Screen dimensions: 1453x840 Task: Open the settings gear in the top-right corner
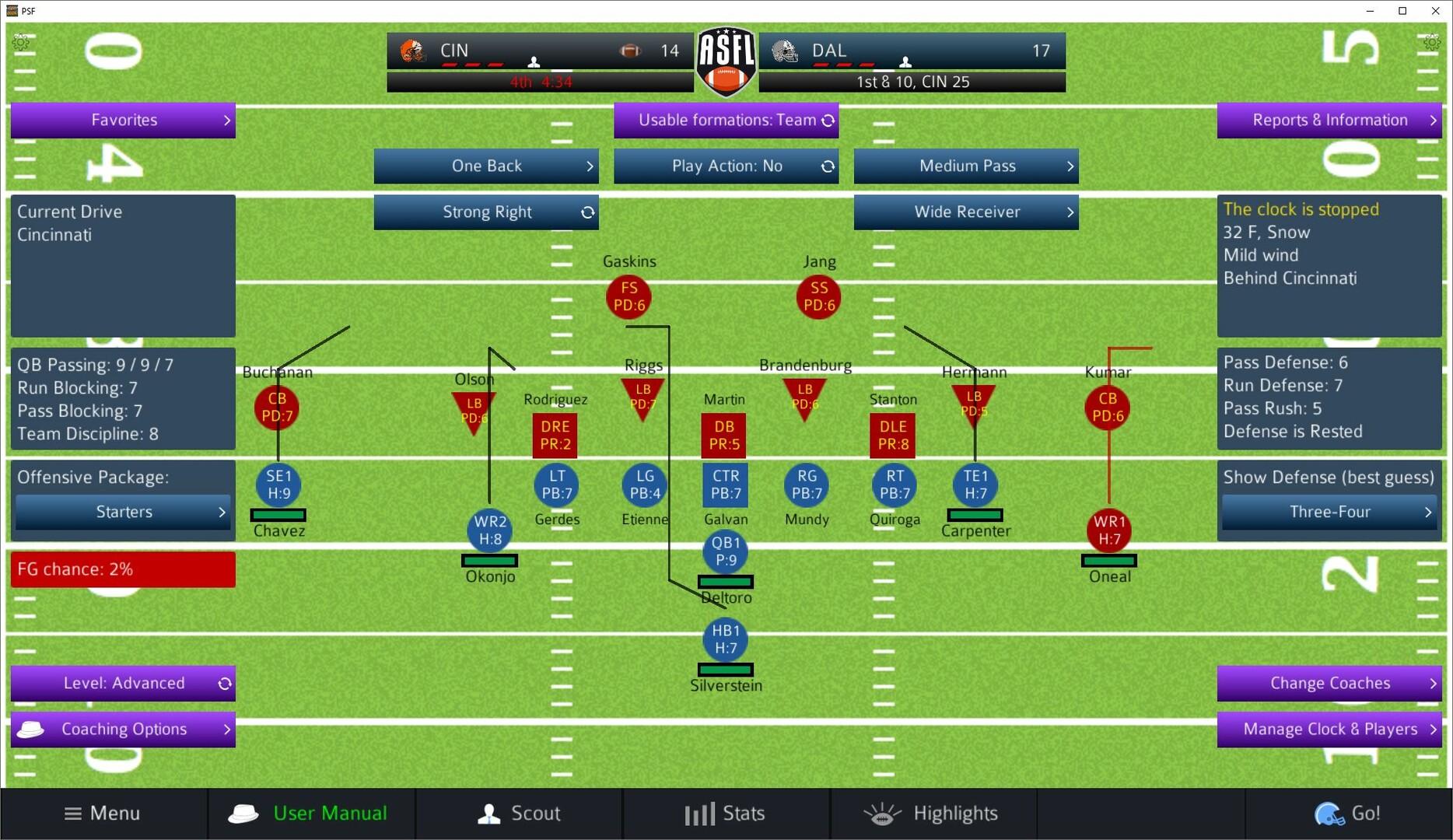coord(1431,42)
